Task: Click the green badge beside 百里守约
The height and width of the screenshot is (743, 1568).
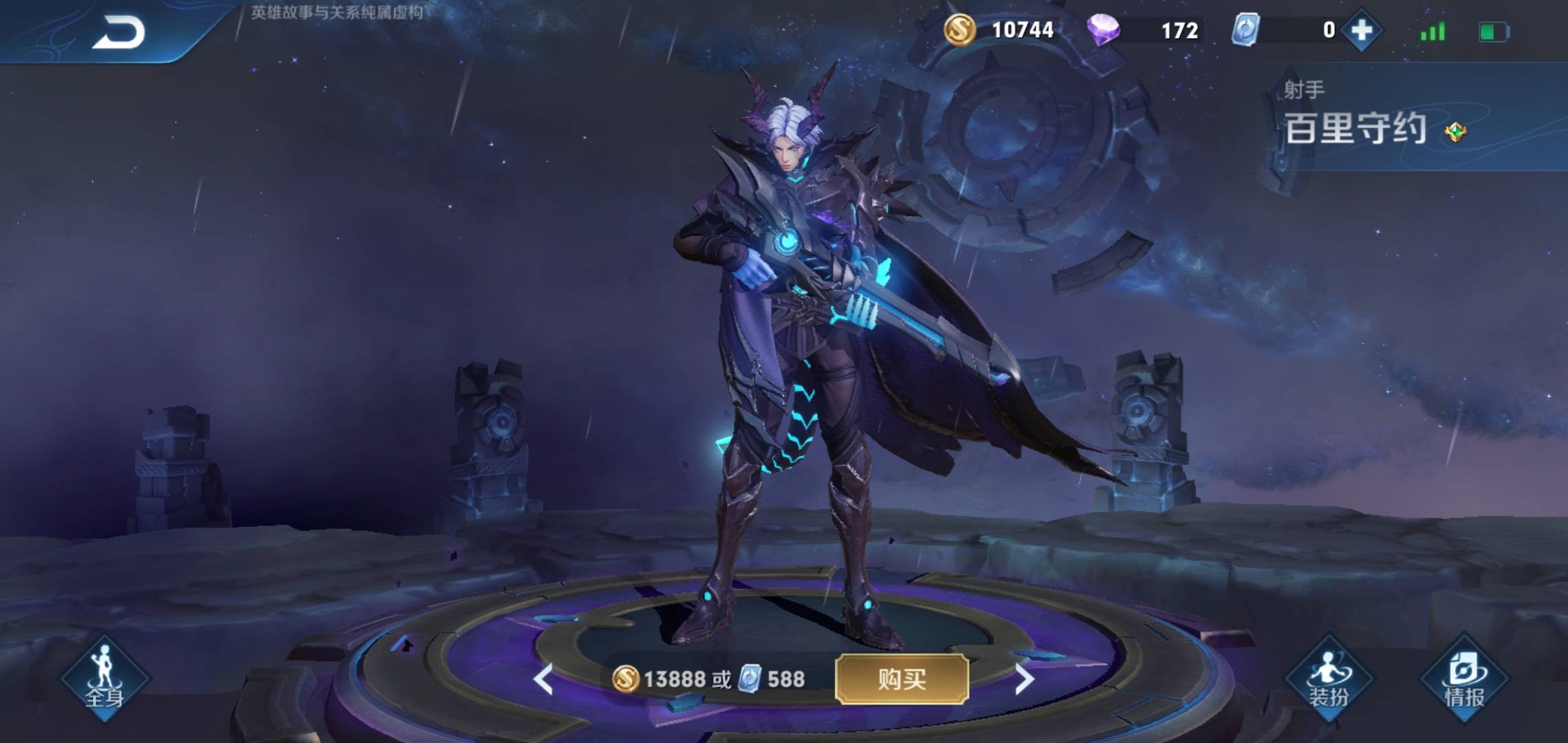Action: 1455,131
